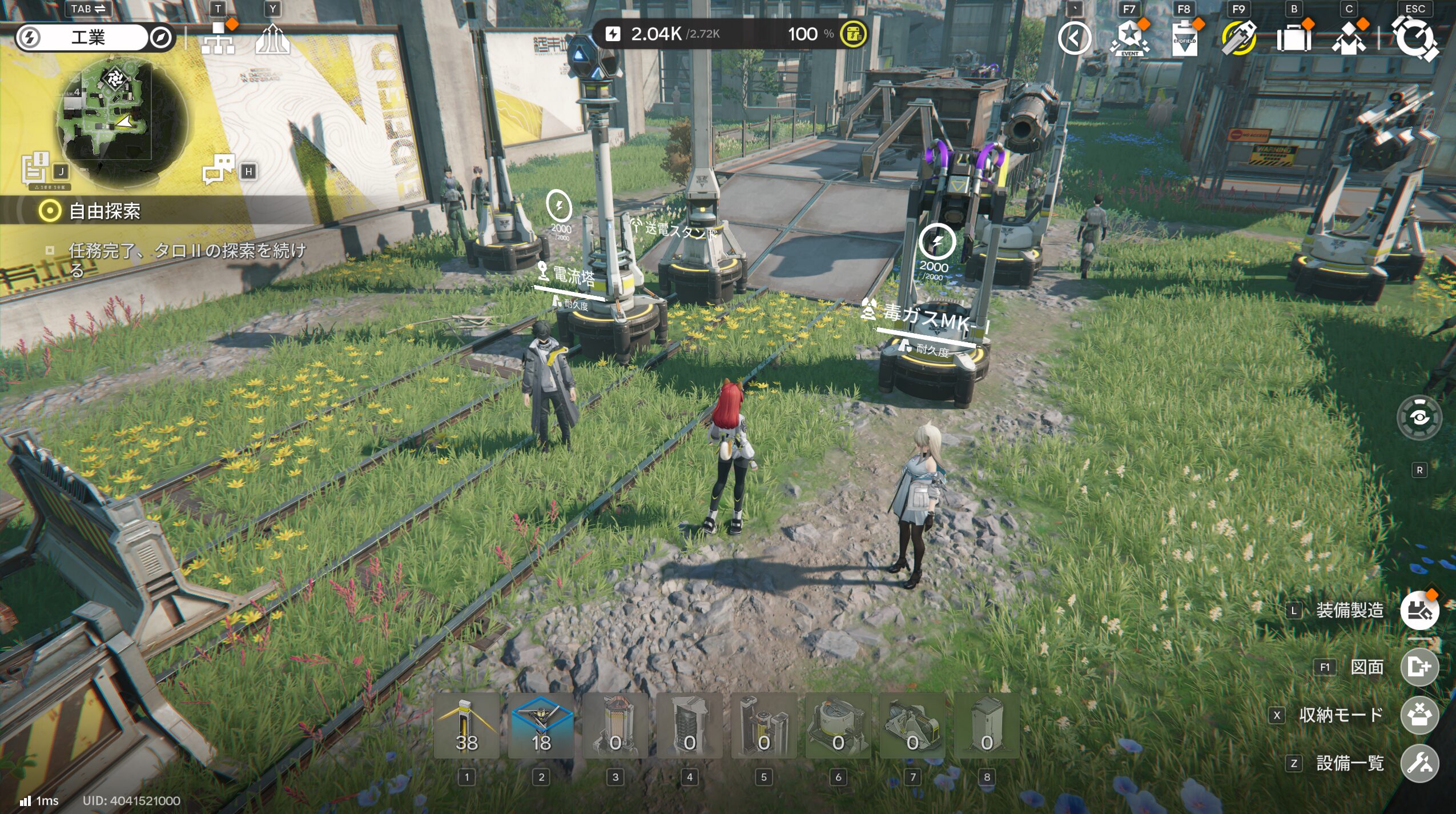Image resolution: width=1456 pixels, height=814 pixels.
Task: Open the mission list clipboard icon
Action: [37, 169]
